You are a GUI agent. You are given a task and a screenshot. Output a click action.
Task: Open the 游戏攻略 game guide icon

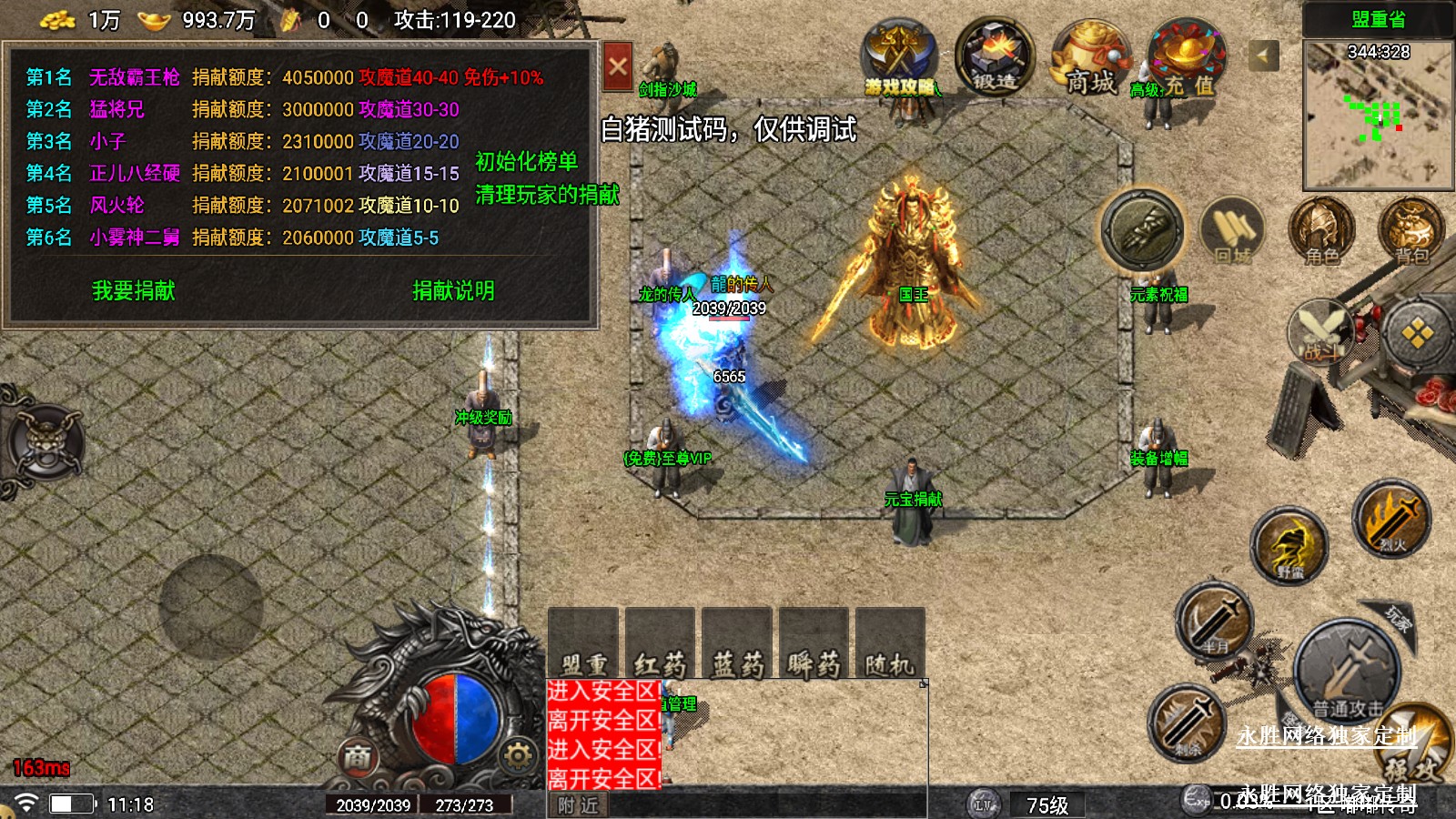click(x=899, y=59)
